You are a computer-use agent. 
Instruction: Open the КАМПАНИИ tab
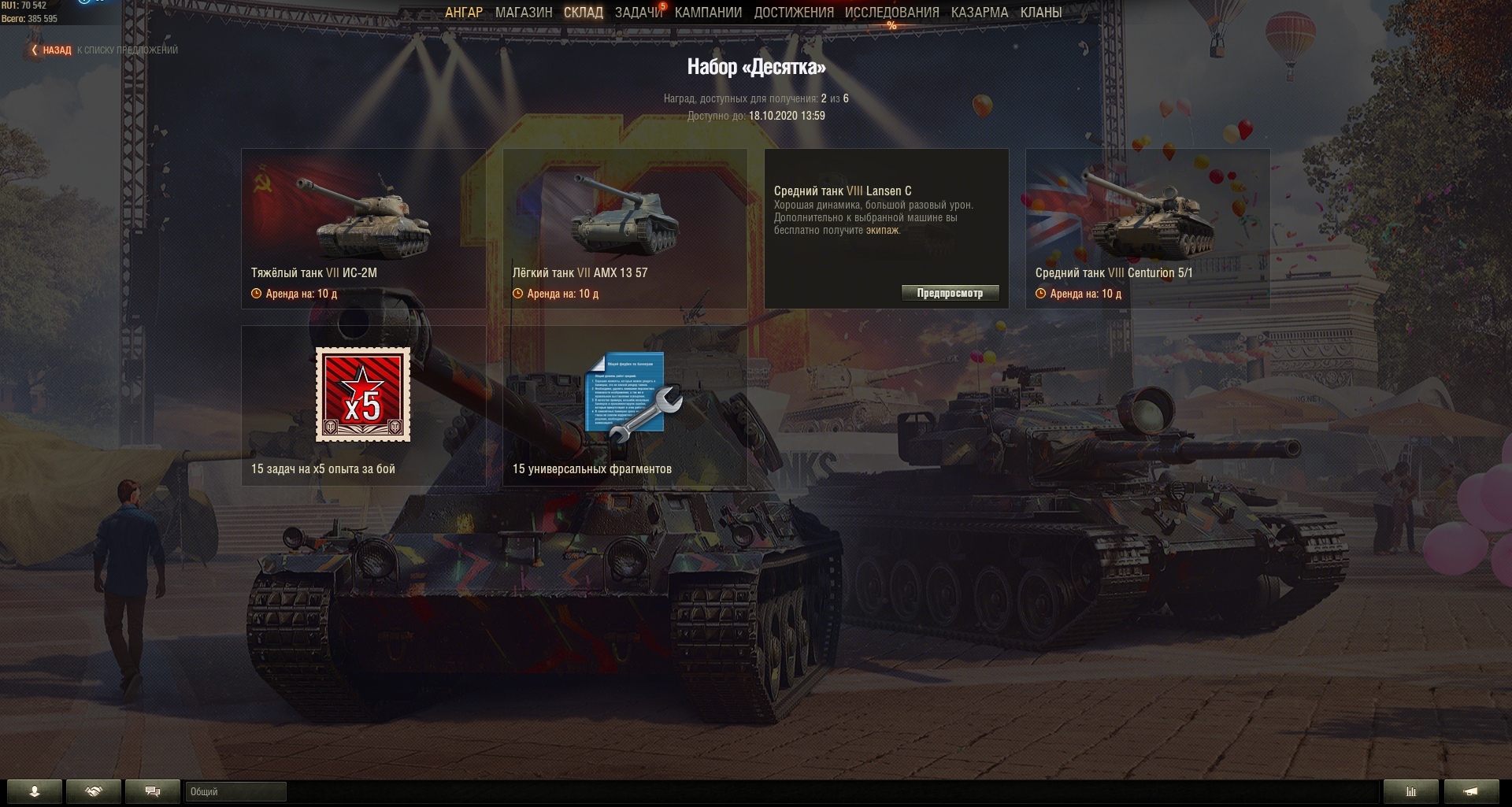tap(708, 13)
